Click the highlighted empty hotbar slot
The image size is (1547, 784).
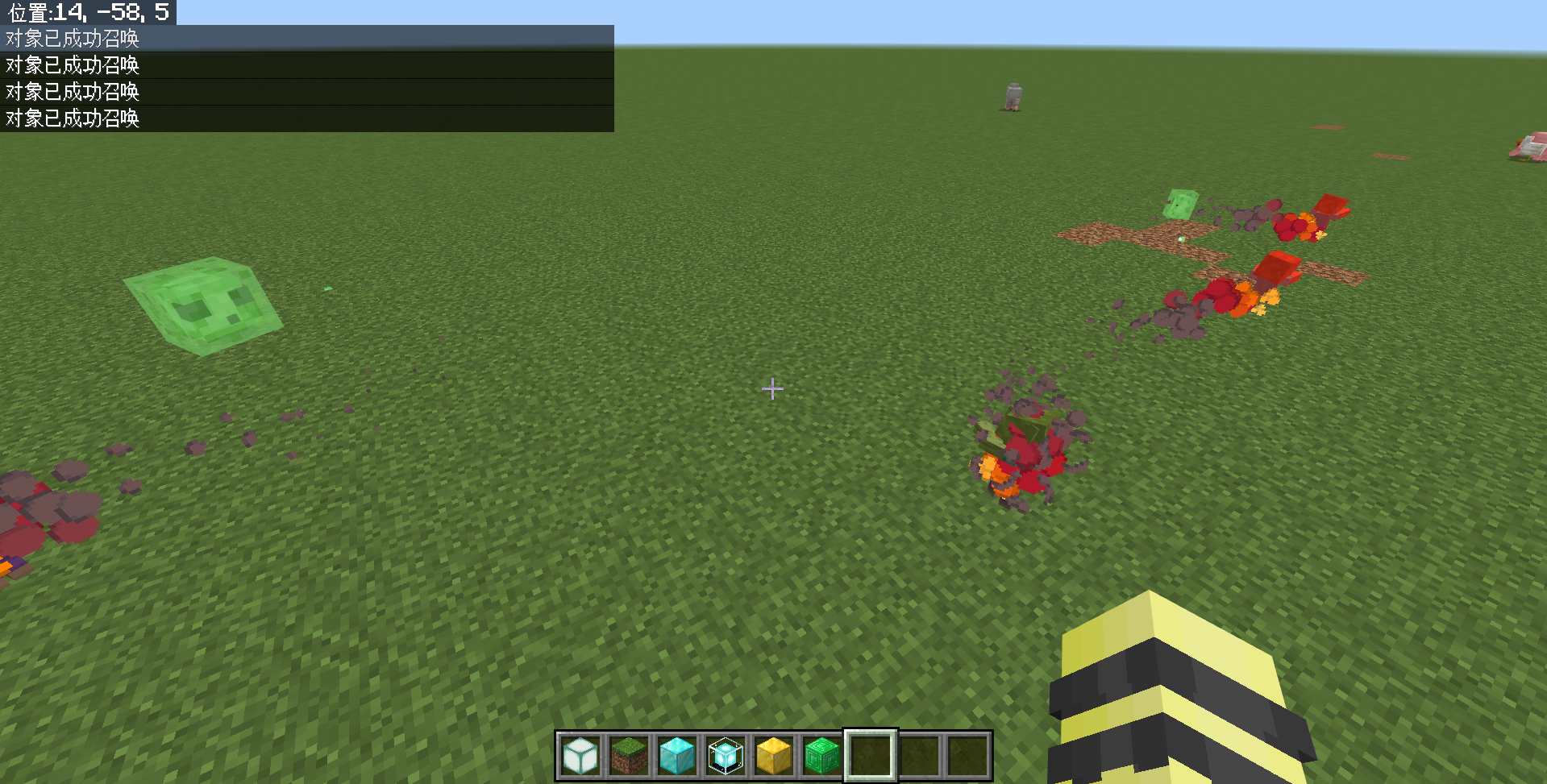(x=870, y=756)
